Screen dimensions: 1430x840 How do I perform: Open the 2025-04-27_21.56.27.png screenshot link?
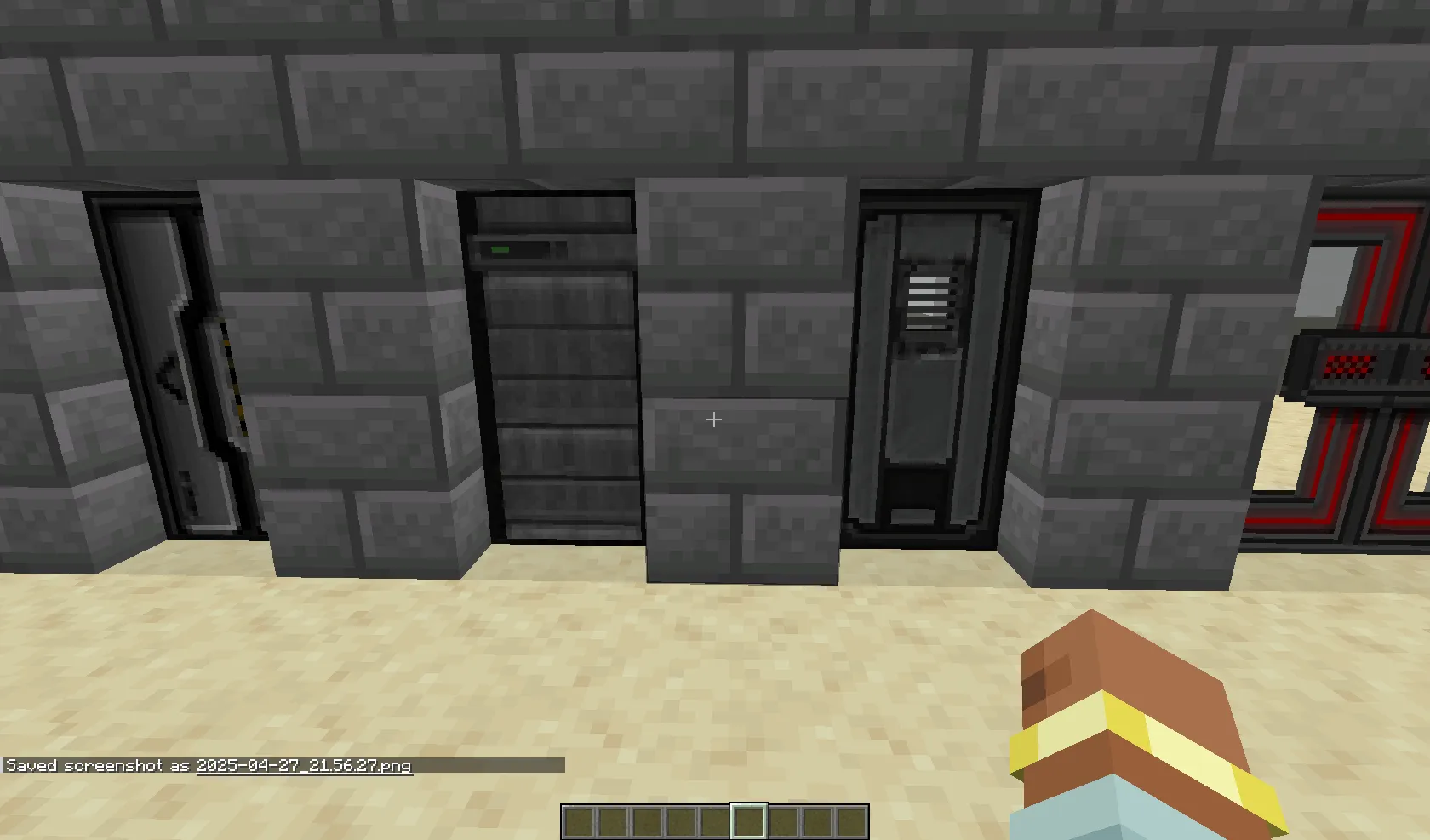coord(304,765)
